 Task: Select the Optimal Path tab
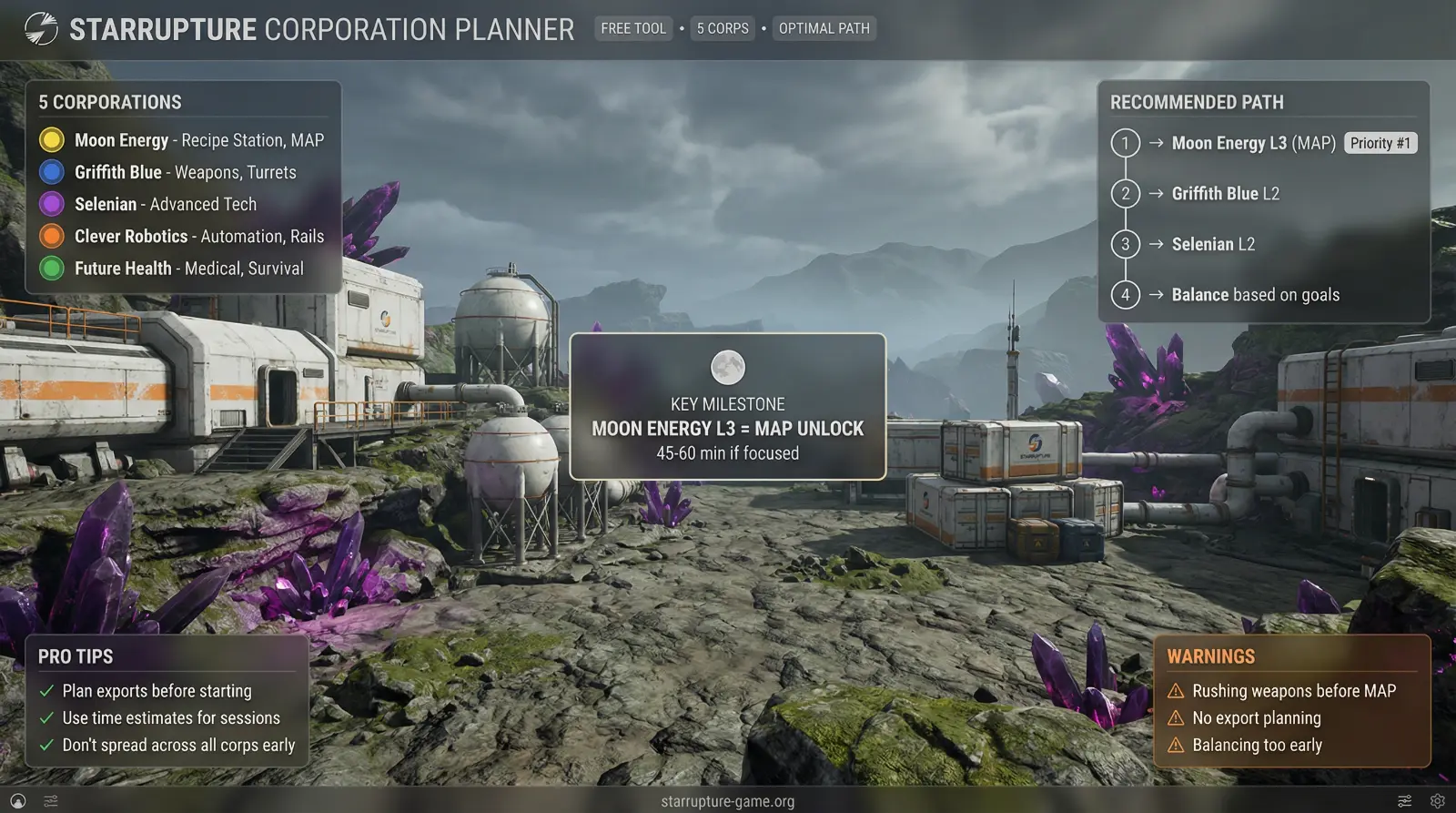(x=824, y=28)
